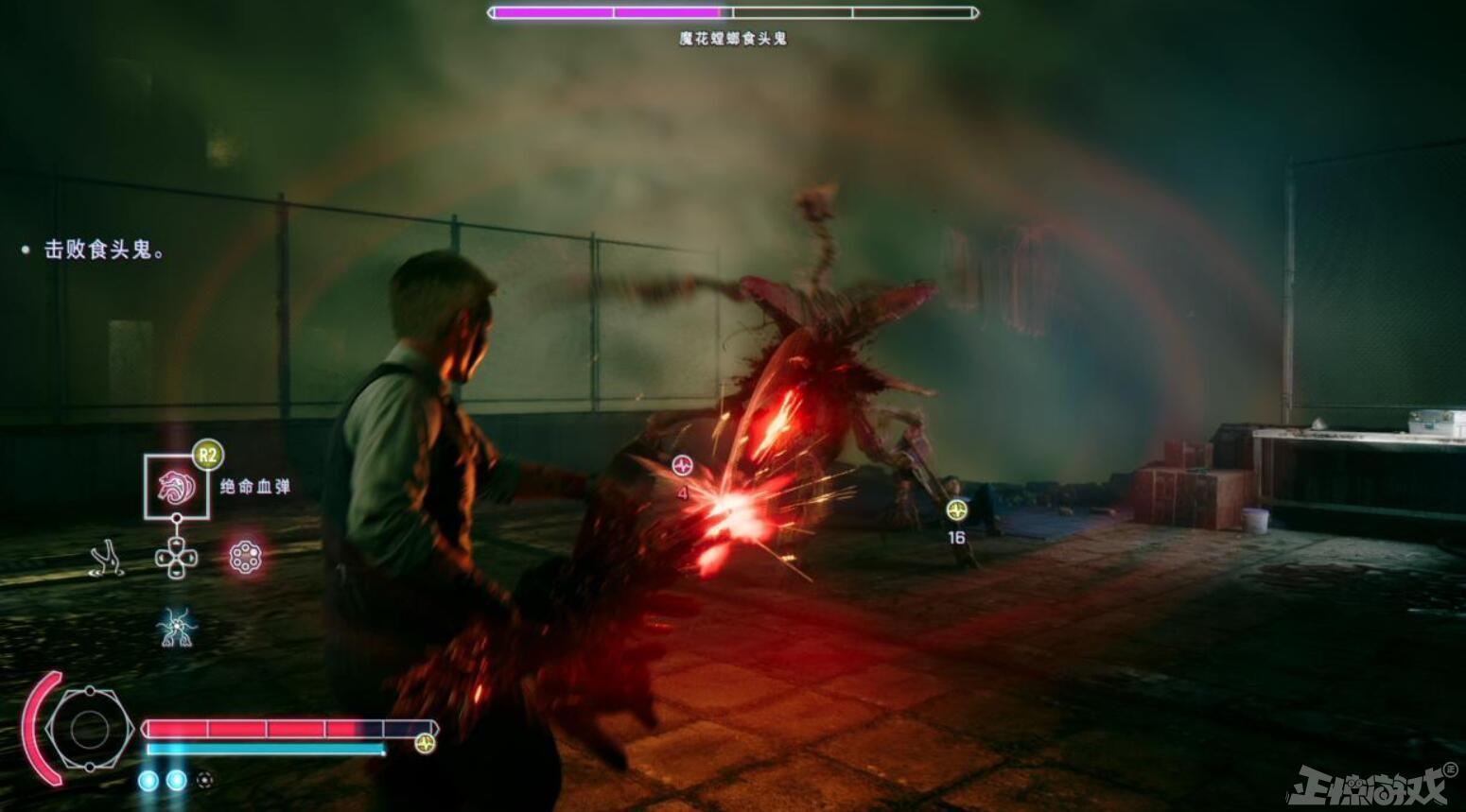Screen dimensions: 1466x812
Task: Activate the blue tentacle creature ability icon
Action: coord(177,626)
